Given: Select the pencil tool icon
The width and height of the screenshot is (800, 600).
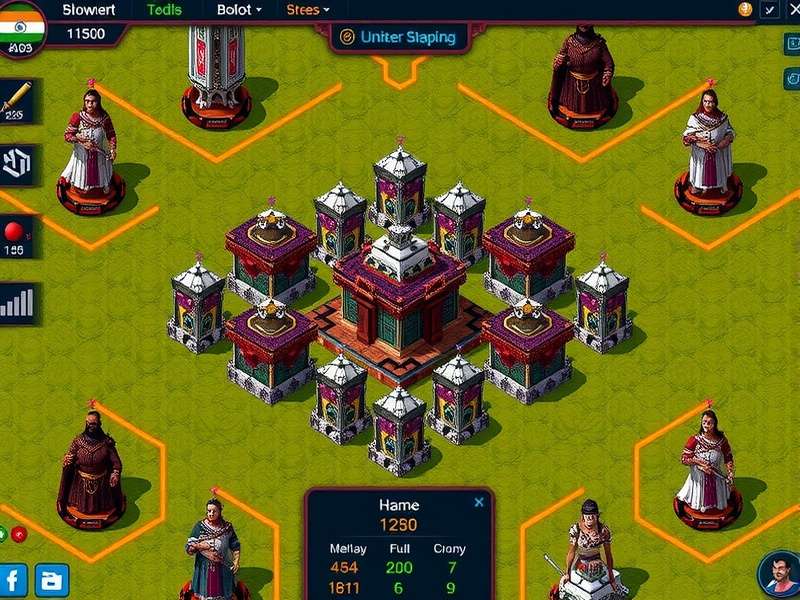Looking at the screenshot, I should click(17, 98).
